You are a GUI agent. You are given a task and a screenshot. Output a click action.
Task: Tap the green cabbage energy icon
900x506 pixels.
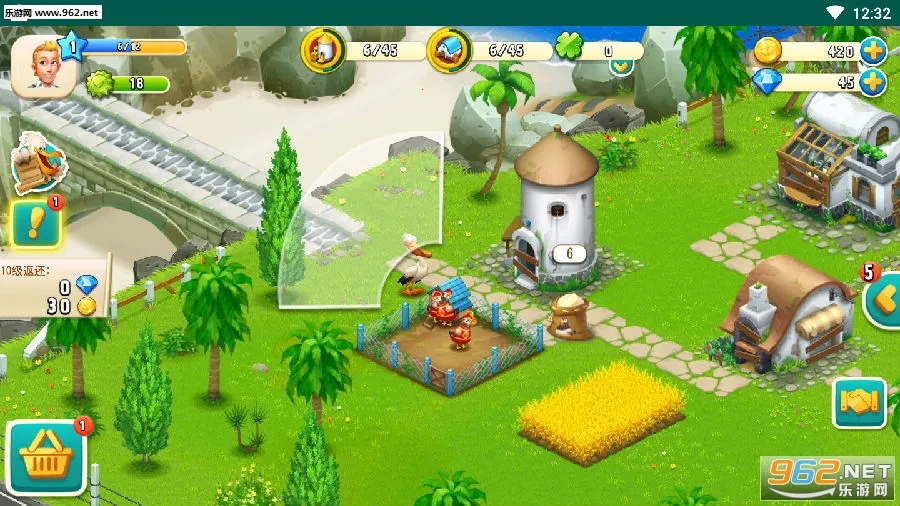click(x=100, y=83)
